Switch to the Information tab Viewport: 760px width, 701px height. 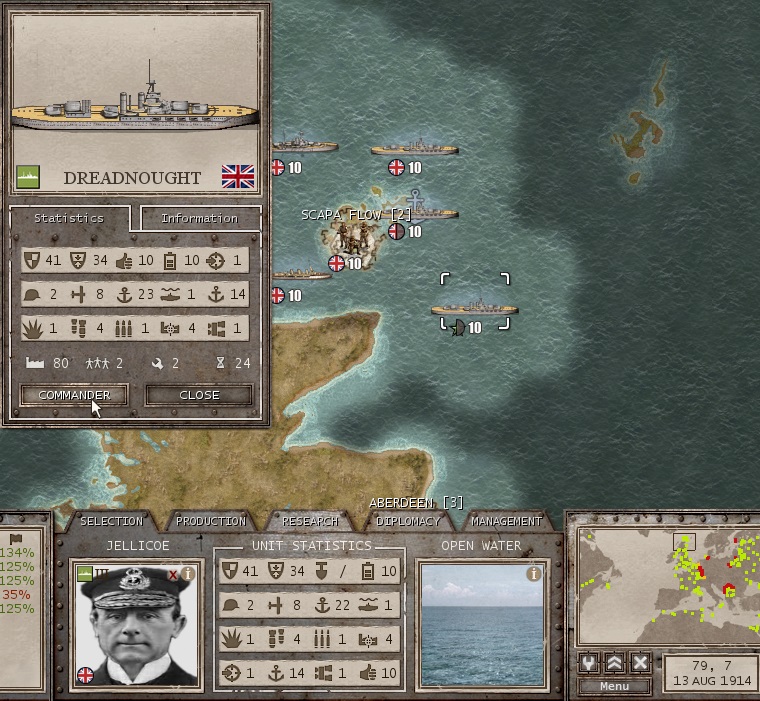click(200, 218)
